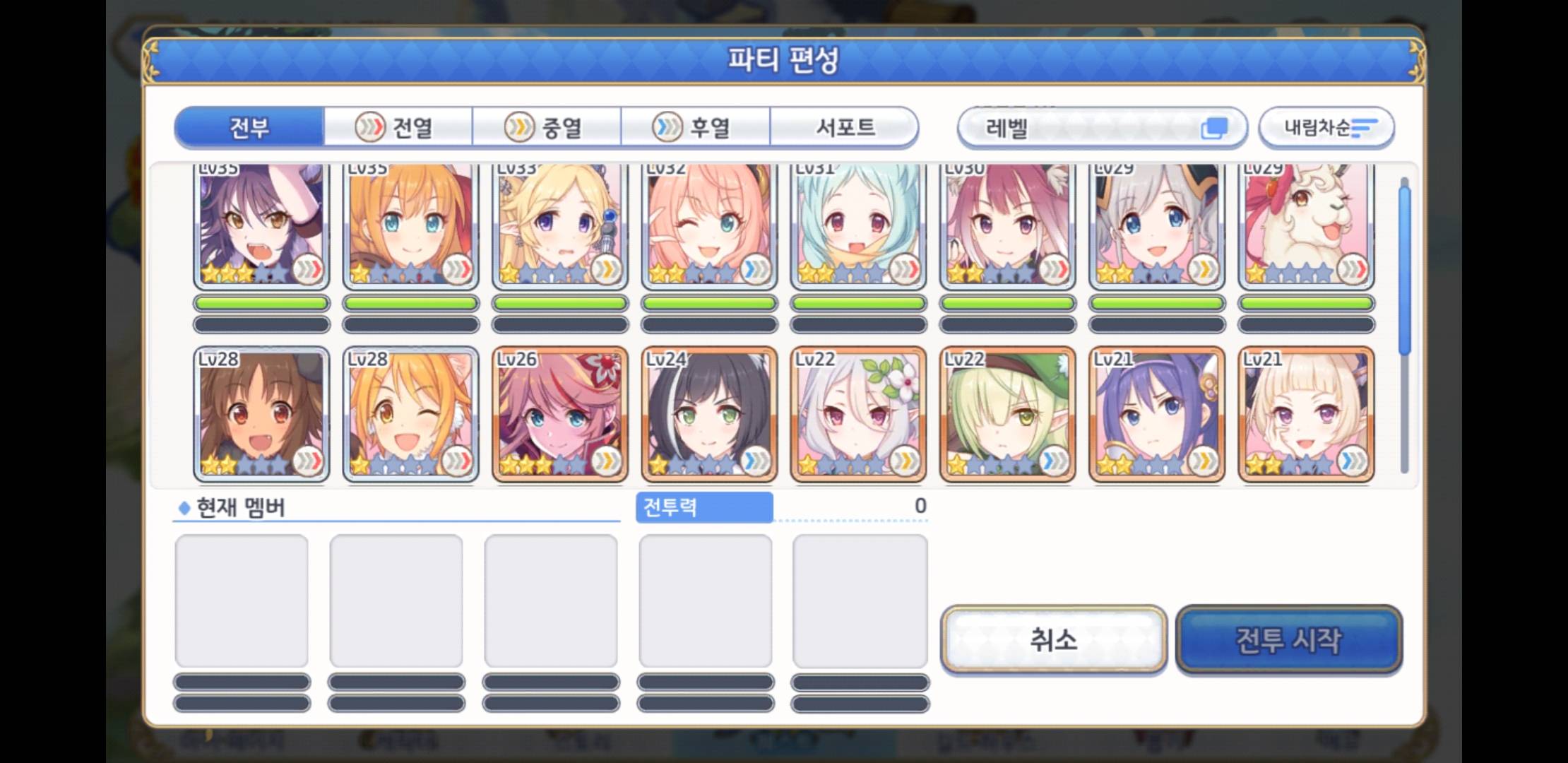Click the character list vertical scrollbar
1568x763 pixels.
[1404, 325]
